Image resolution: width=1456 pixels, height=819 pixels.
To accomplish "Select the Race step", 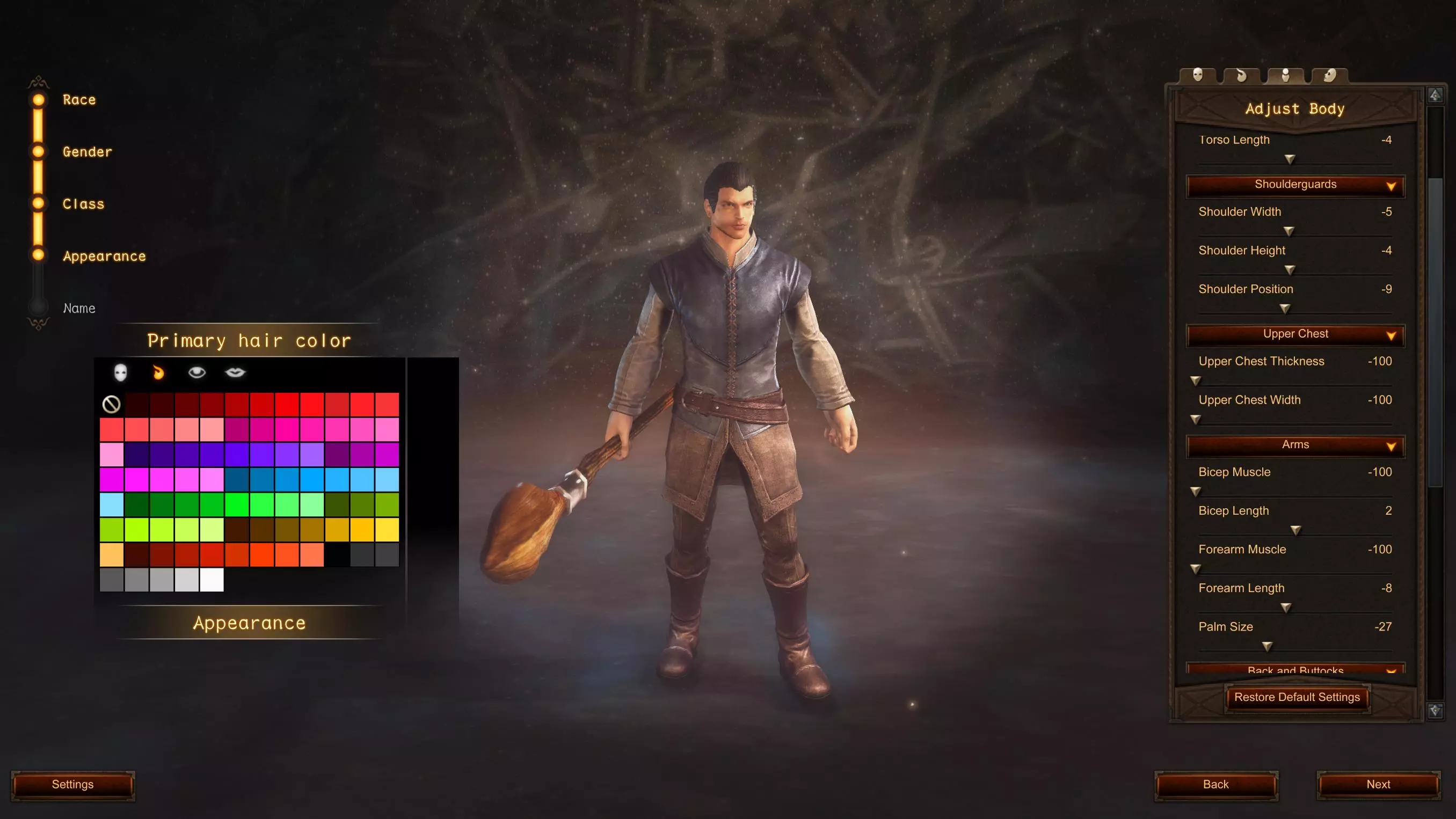I will (79, 100).
